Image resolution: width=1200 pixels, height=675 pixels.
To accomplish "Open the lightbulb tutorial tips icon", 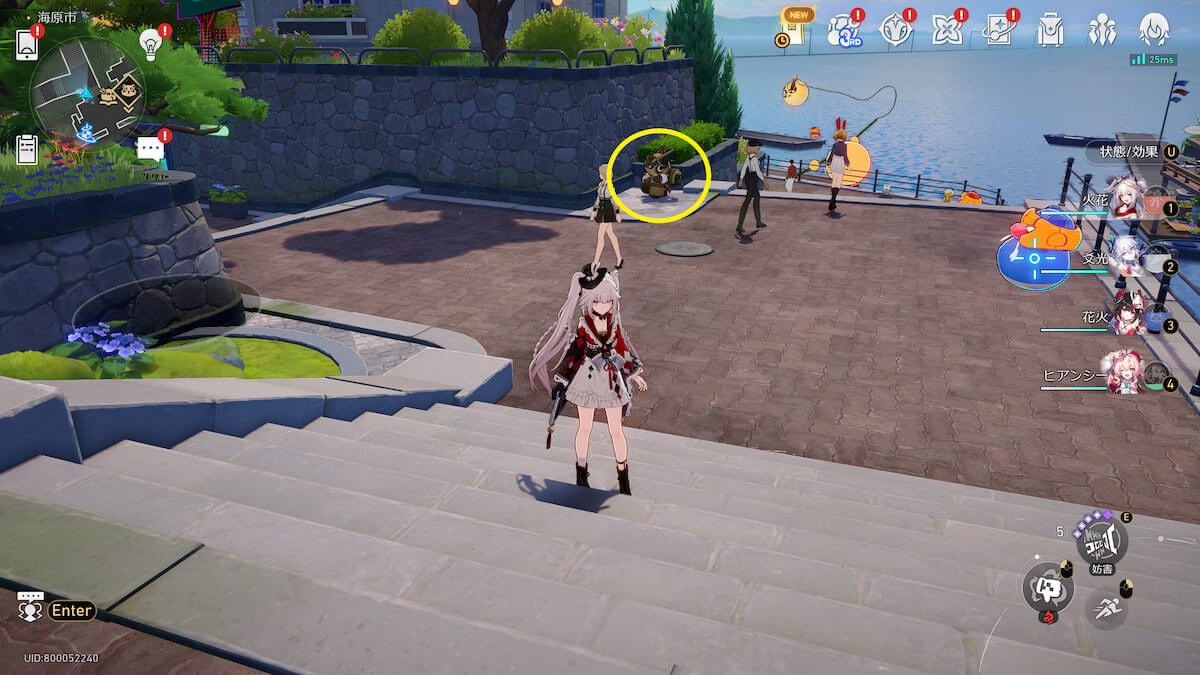I will (151, 43).
